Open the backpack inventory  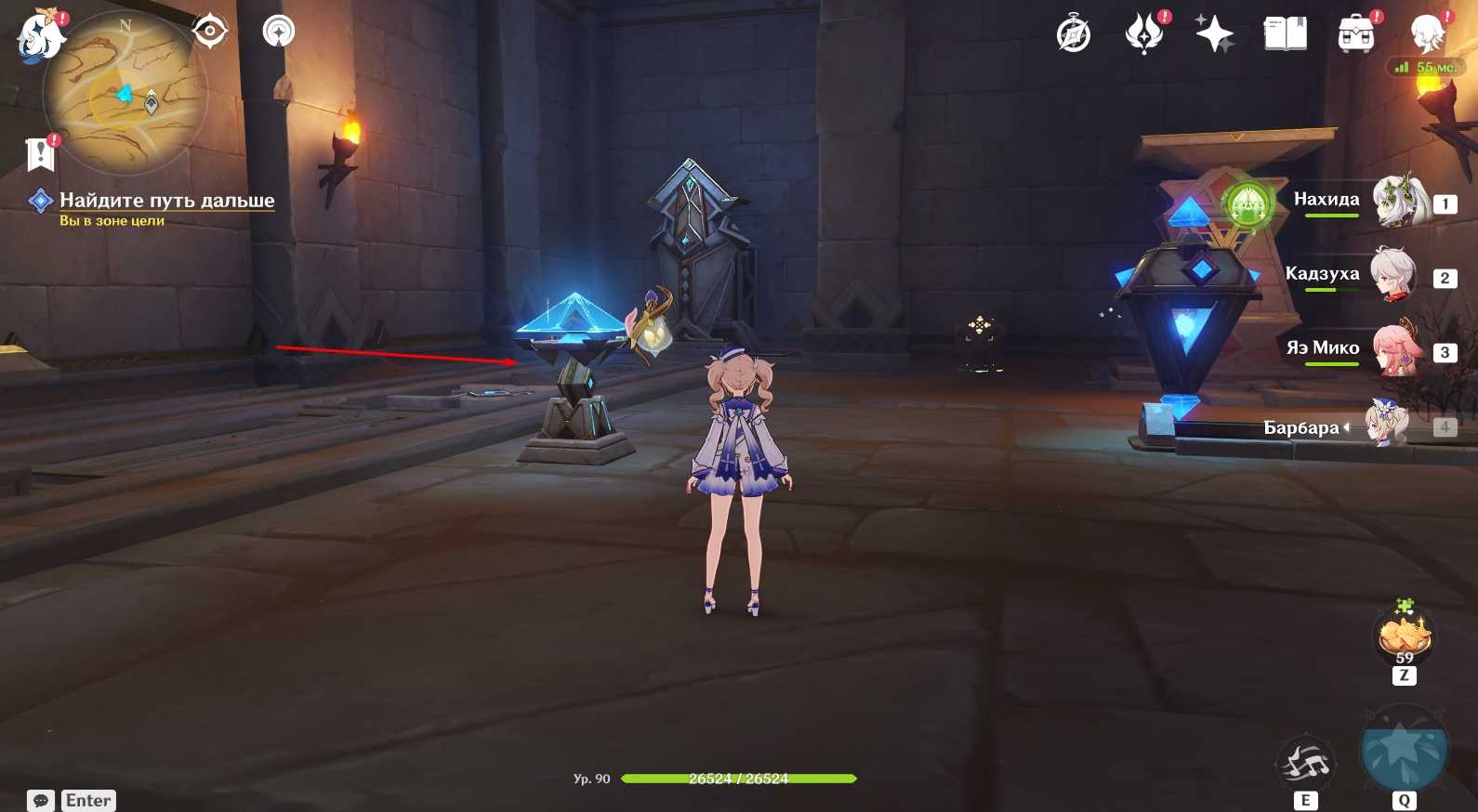(x=1356, y=35)
